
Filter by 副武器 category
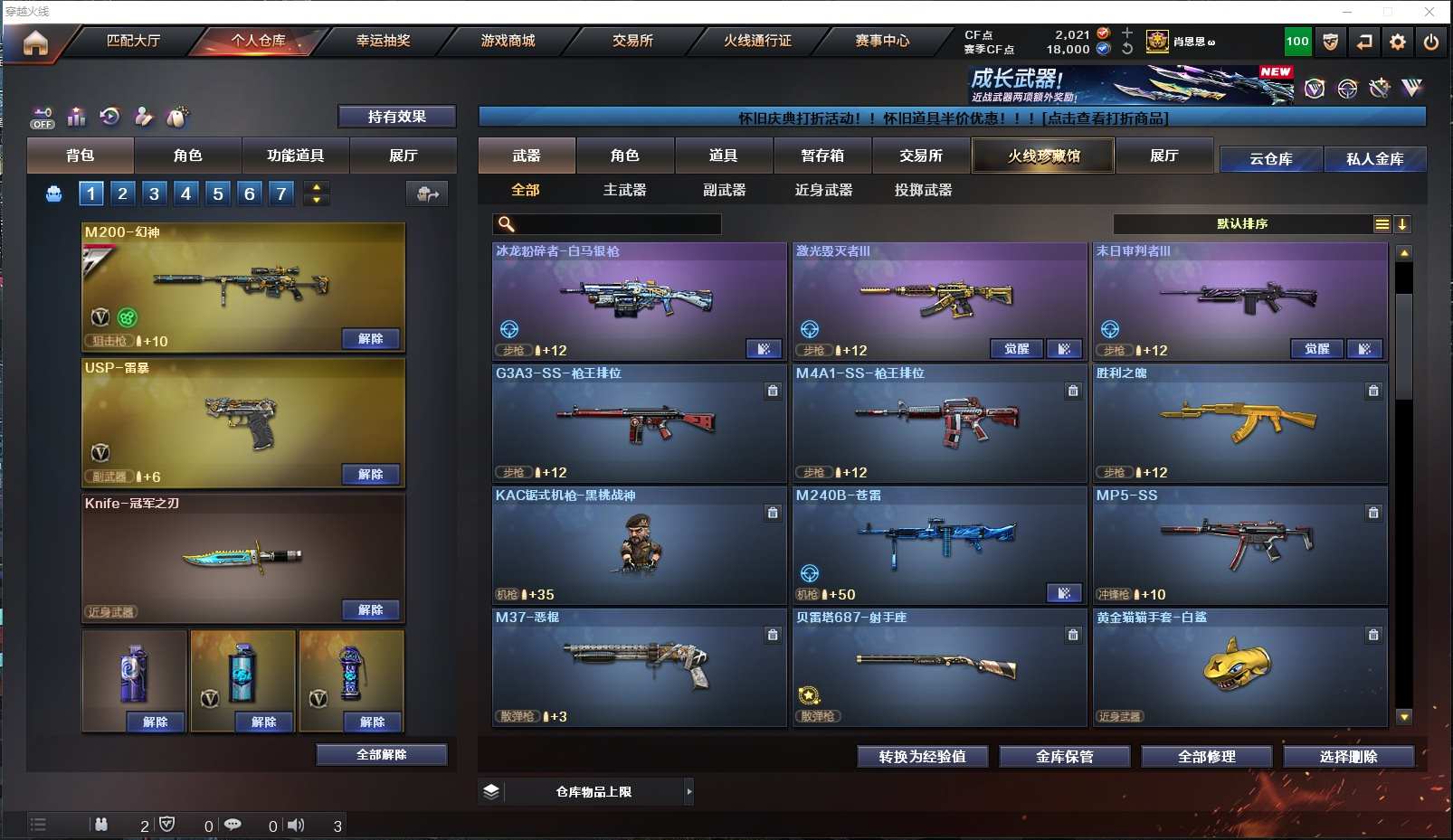tap(724, 190)
